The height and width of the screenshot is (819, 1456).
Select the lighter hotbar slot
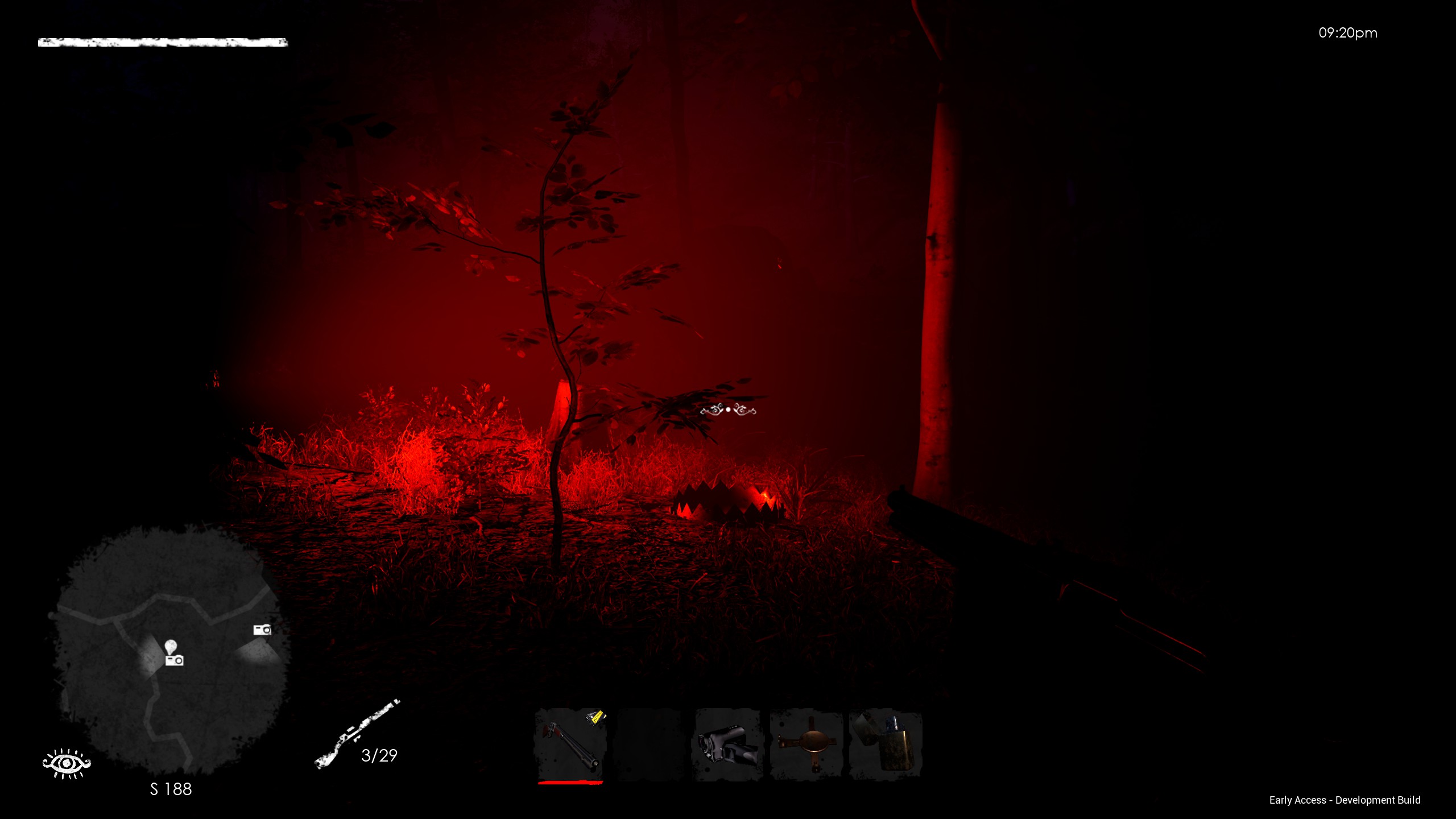pyautogui.click(x=885, y=744)
